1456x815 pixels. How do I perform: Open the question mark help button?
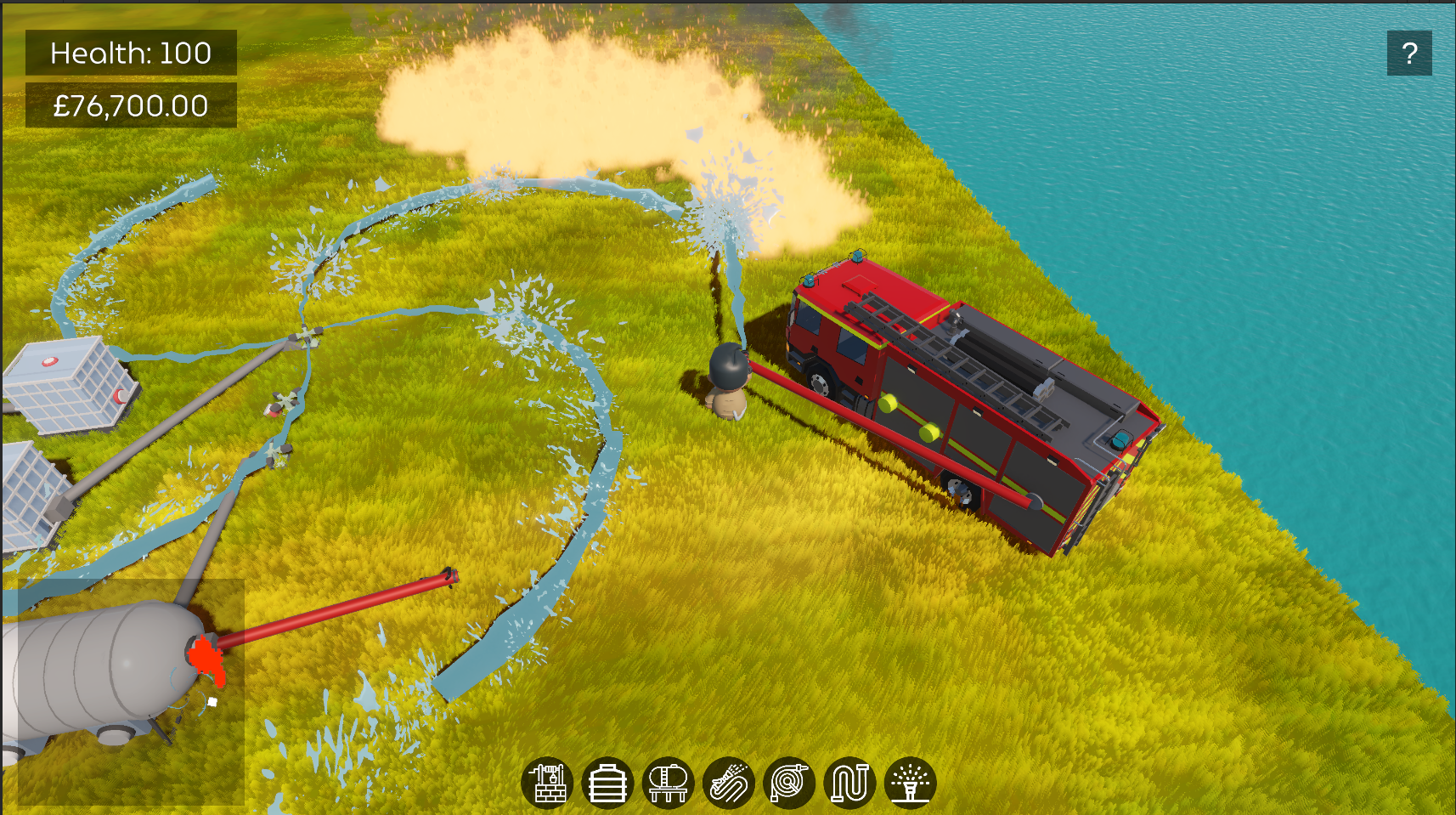pos(1408,54)
